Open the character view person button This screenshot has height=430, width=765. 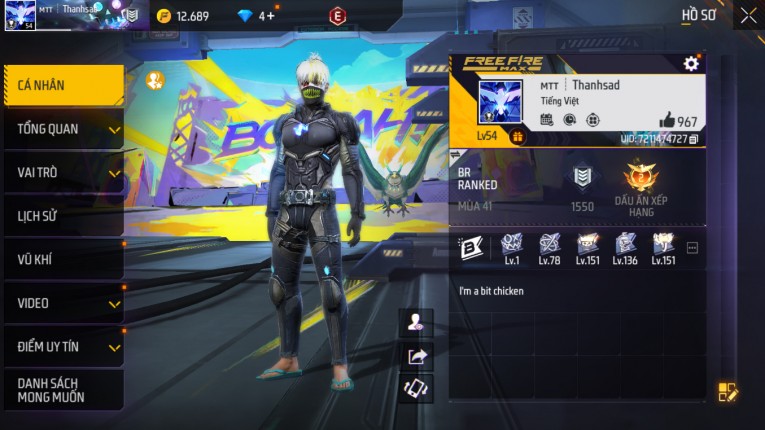416,322
